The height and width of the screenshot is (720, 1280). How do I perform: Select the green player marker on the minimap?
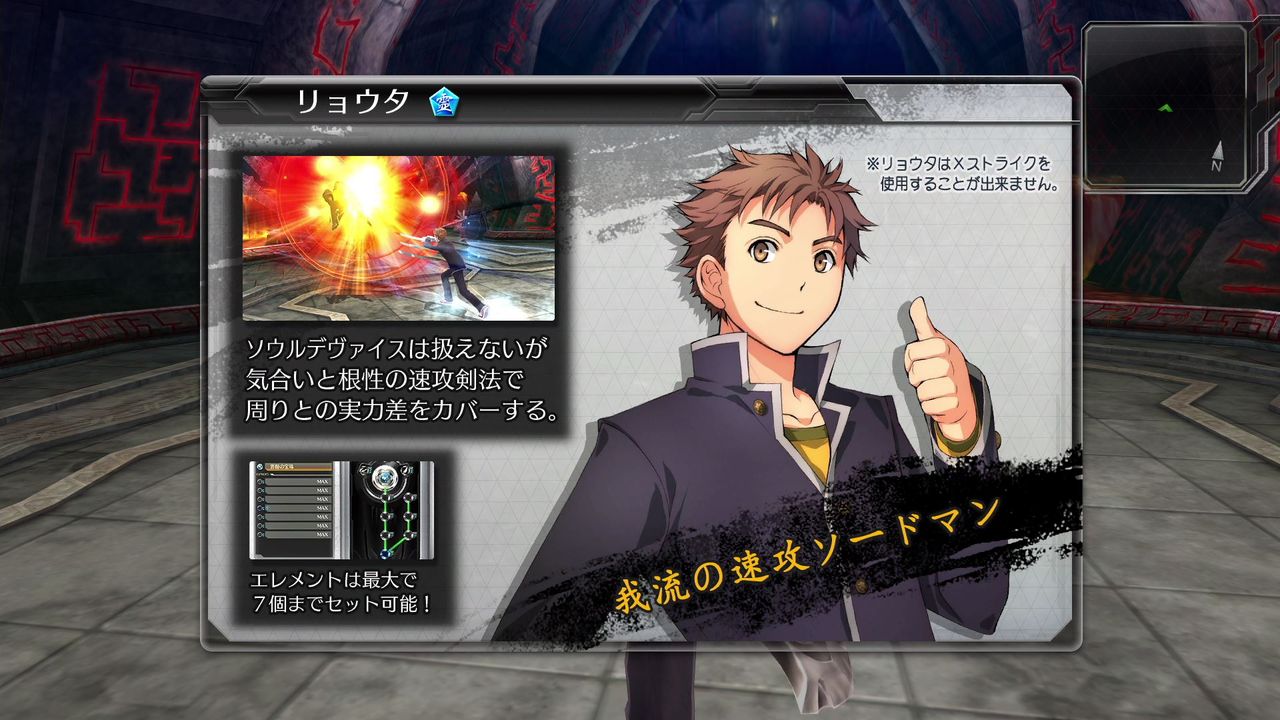point(1166,107)
